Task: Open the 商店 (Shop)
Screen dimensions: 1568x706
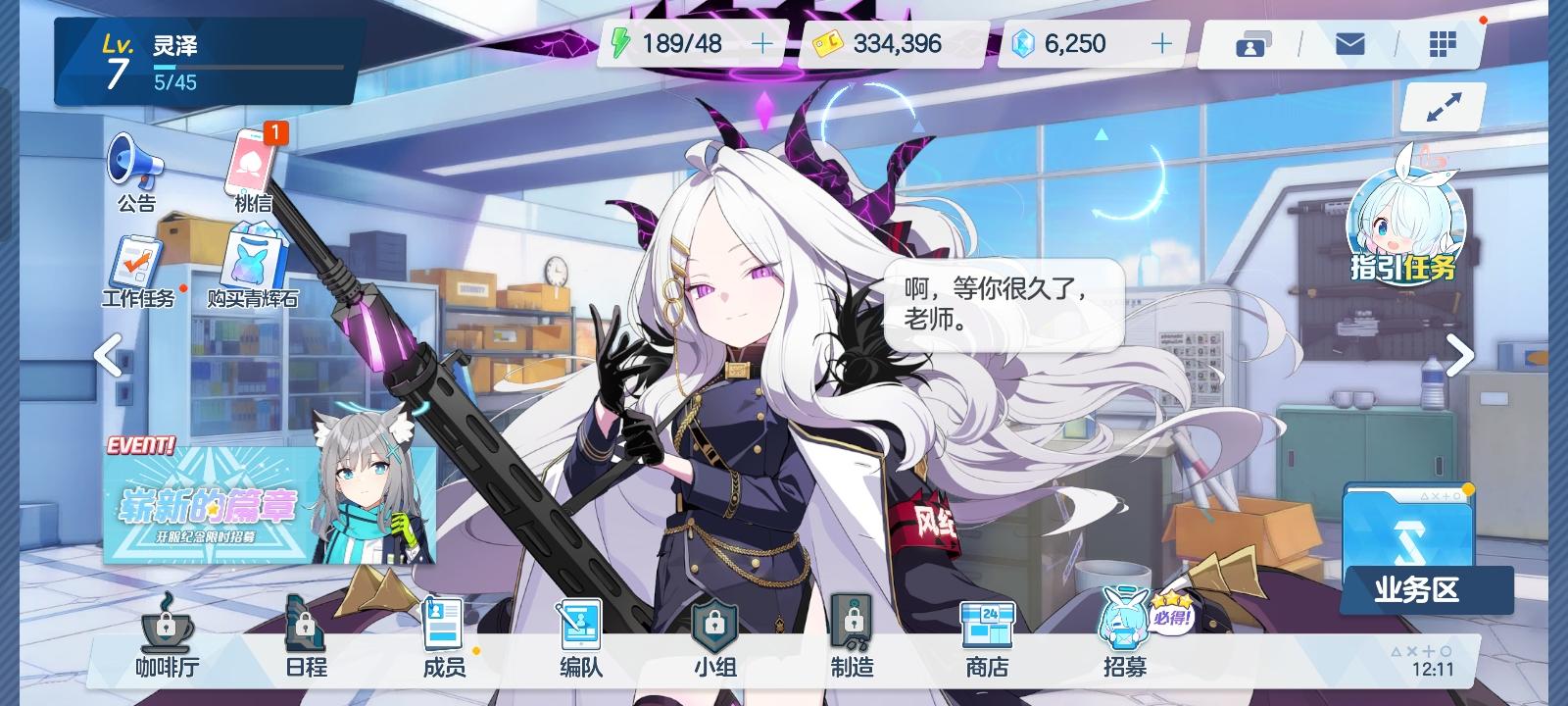Action: tap(988, 637)
